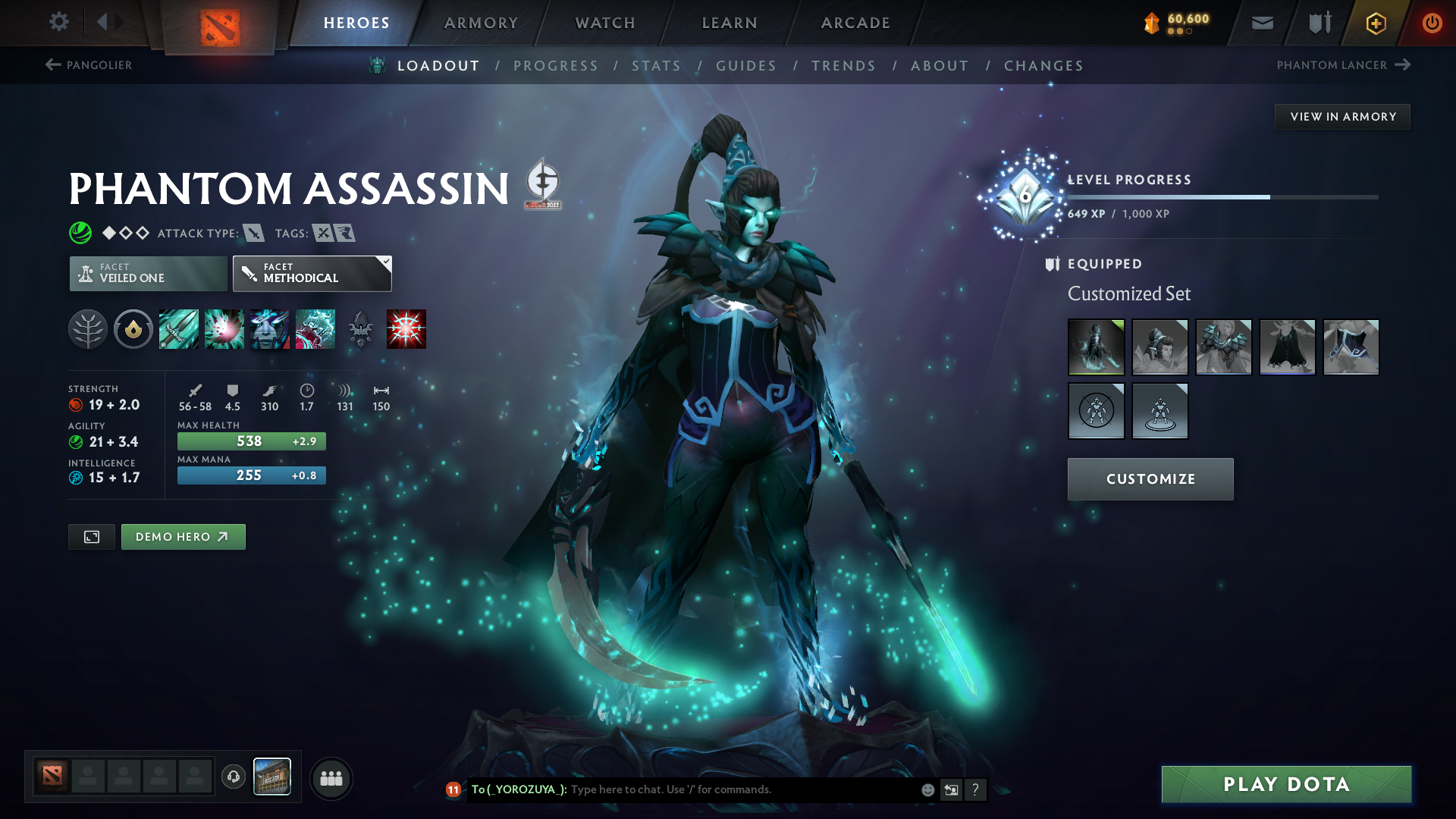
Task: Switch to the Watch tab
Action: (605, 23)
